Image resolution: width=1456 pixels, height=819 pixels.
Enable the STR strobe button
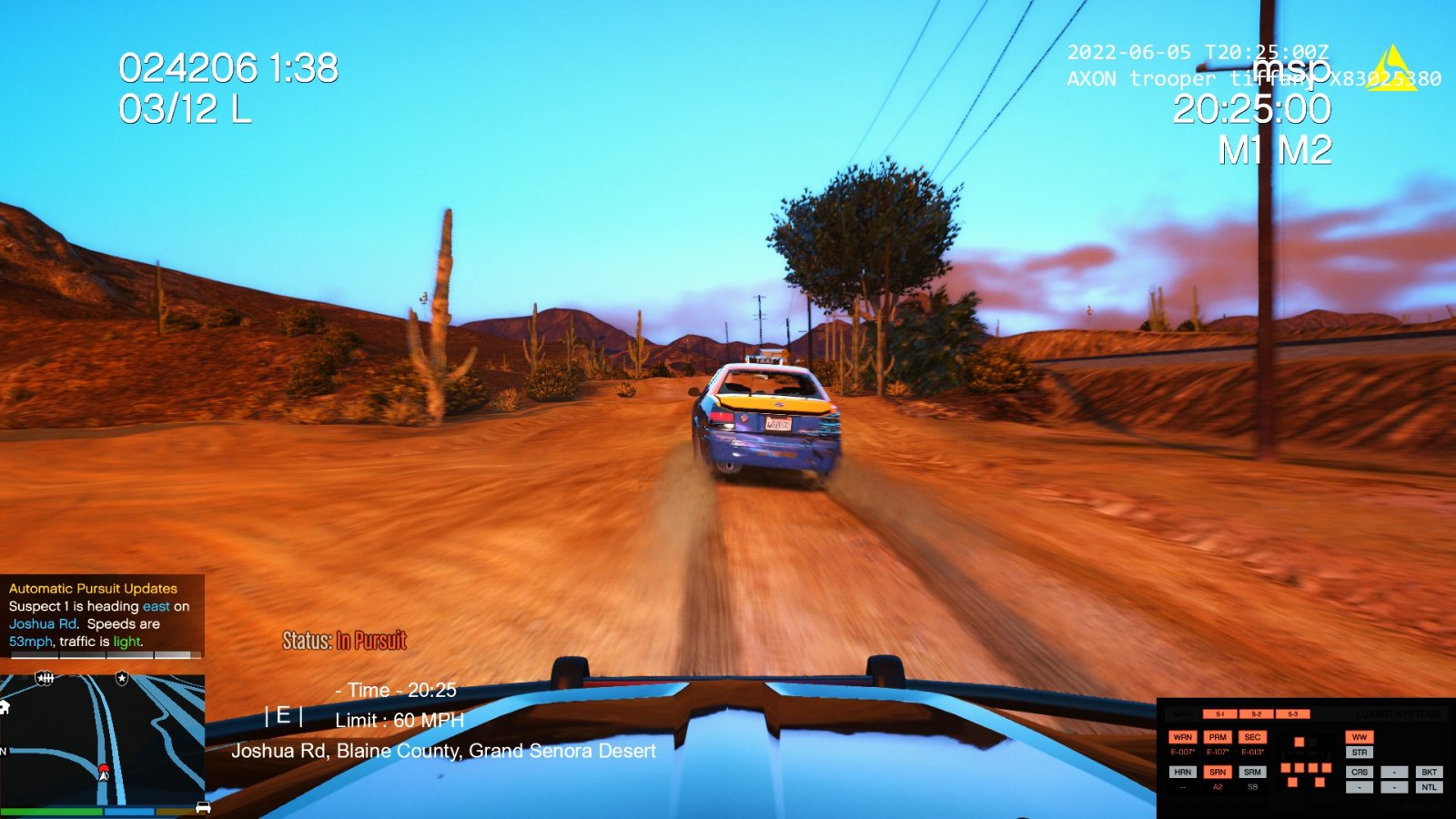coord(1360,753)
